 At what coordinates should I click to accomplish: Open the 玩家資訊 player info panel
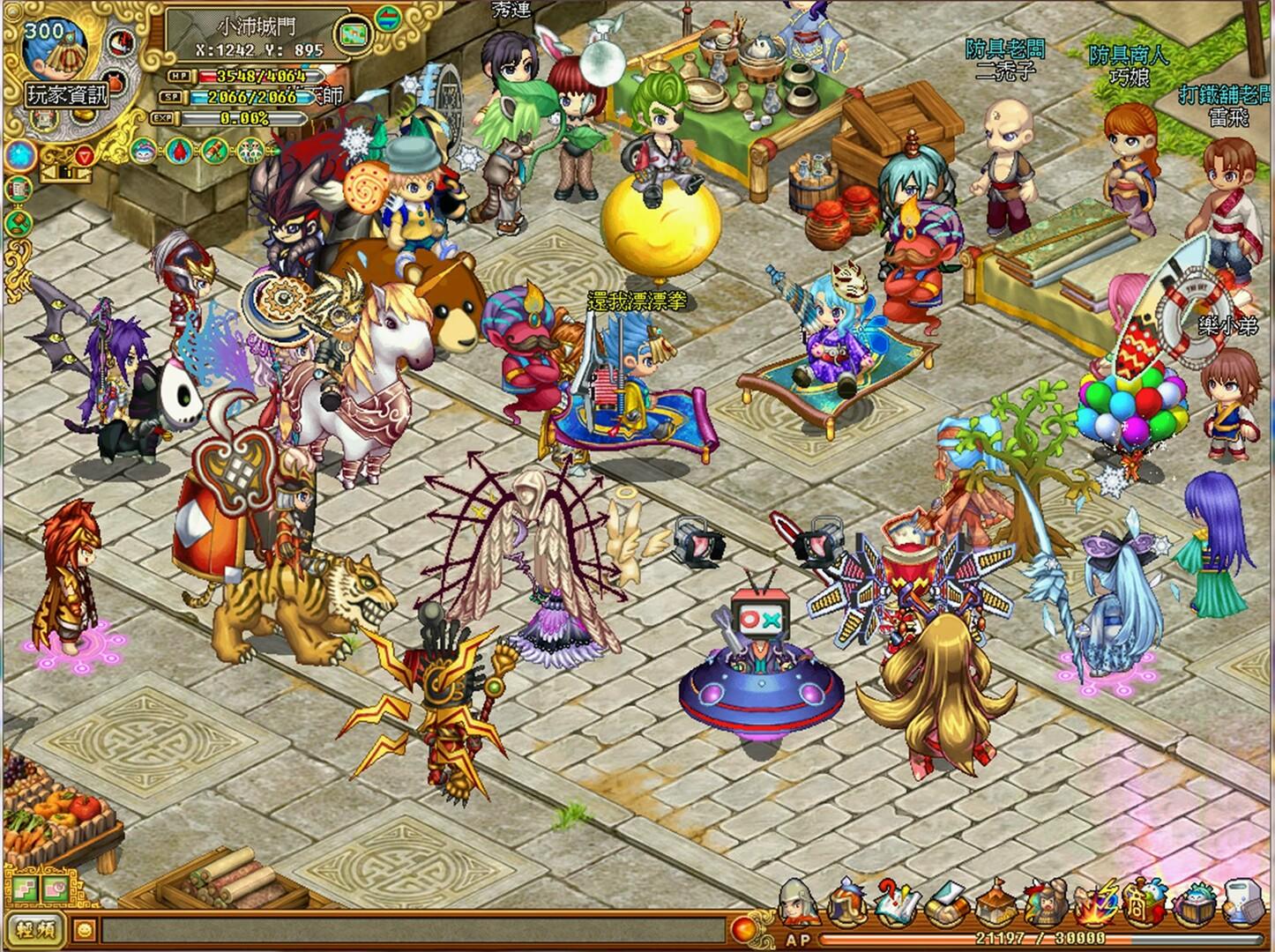pos(67,94)
